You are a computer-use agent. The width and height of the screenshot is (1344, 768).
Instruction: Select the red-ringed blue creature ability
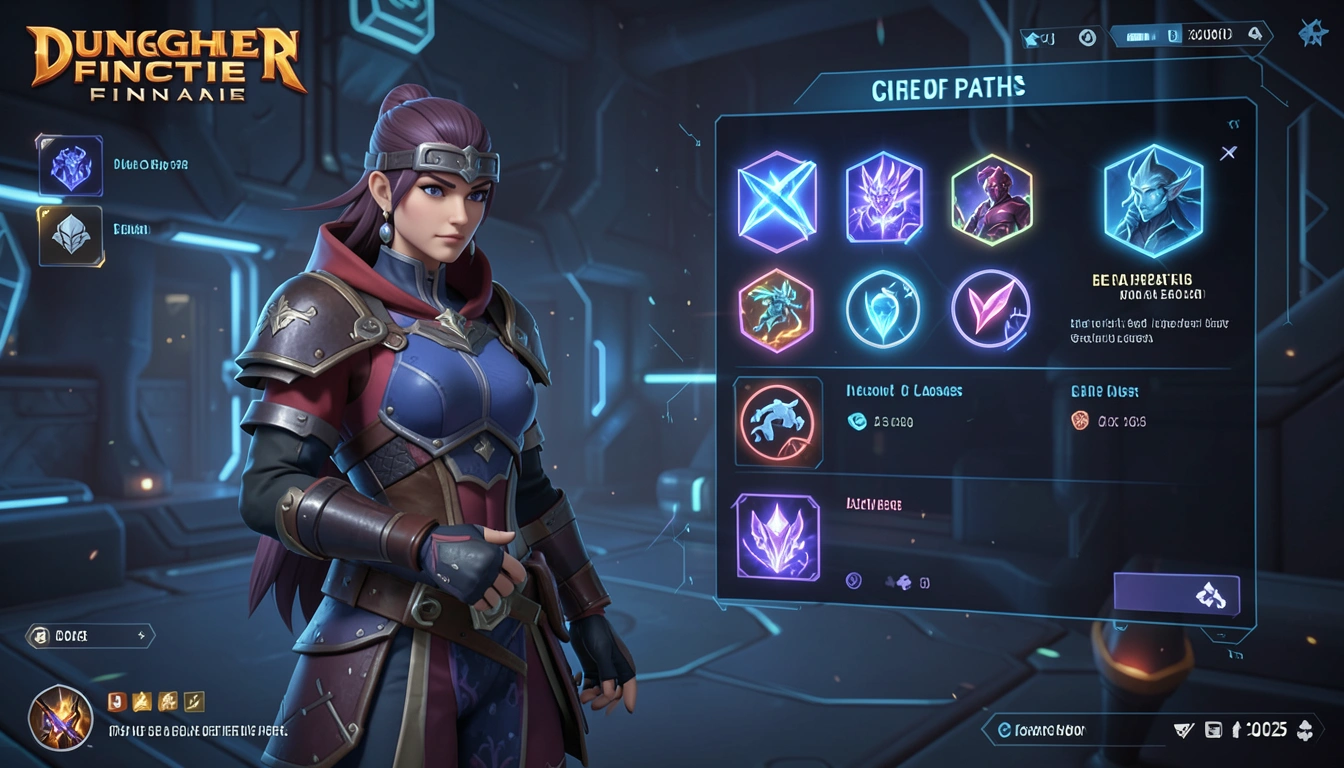pos(777,422)
